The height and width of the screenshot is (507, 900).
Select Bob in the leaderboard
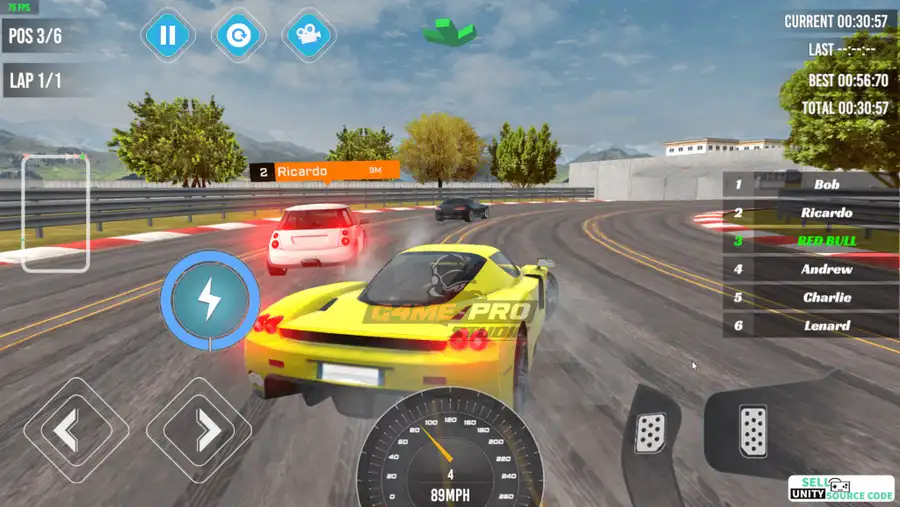tap(810, 185)
